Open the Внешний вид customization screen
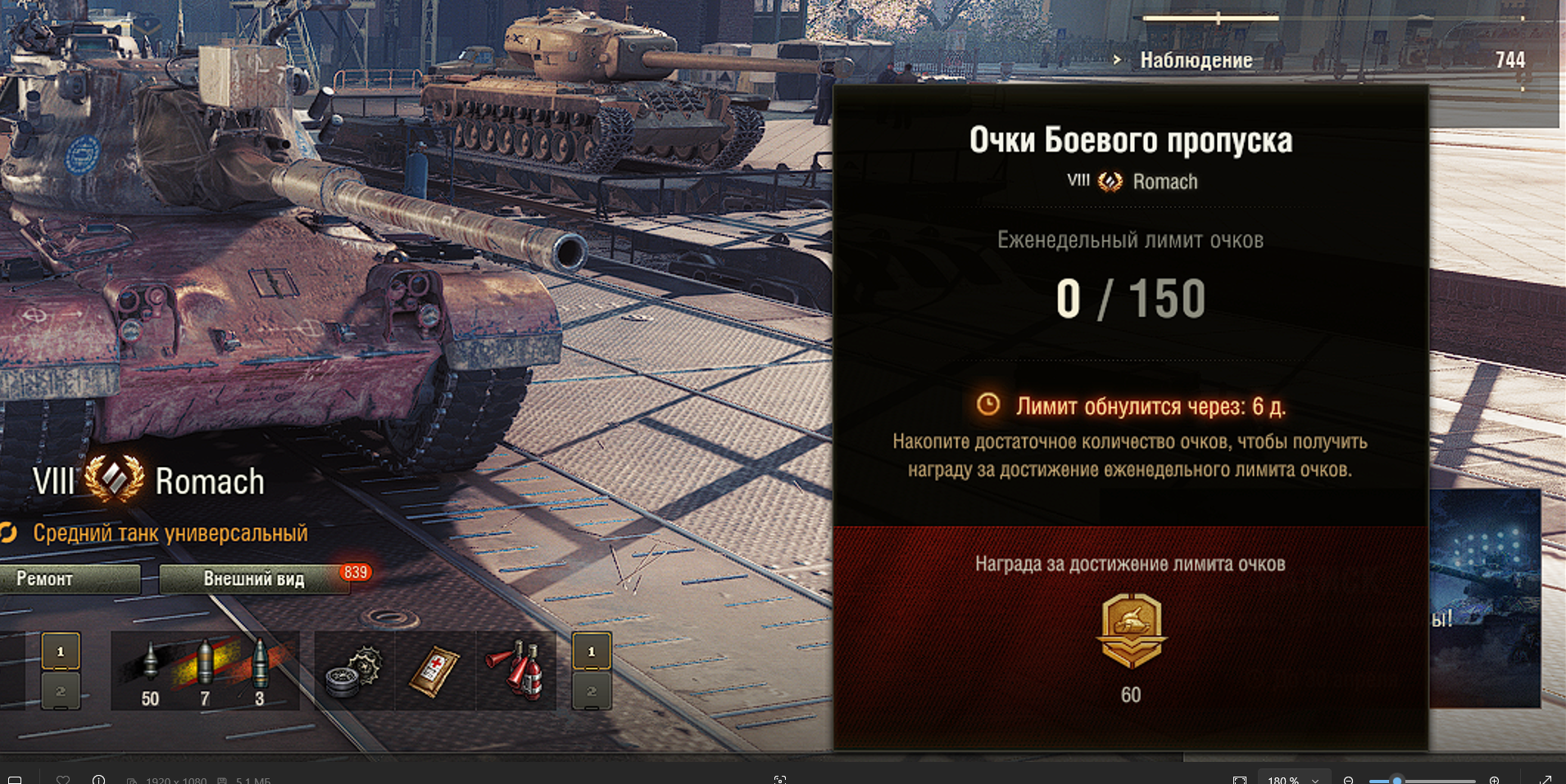The width and height of the screenshot is (1566, 784). coord(254,579)
